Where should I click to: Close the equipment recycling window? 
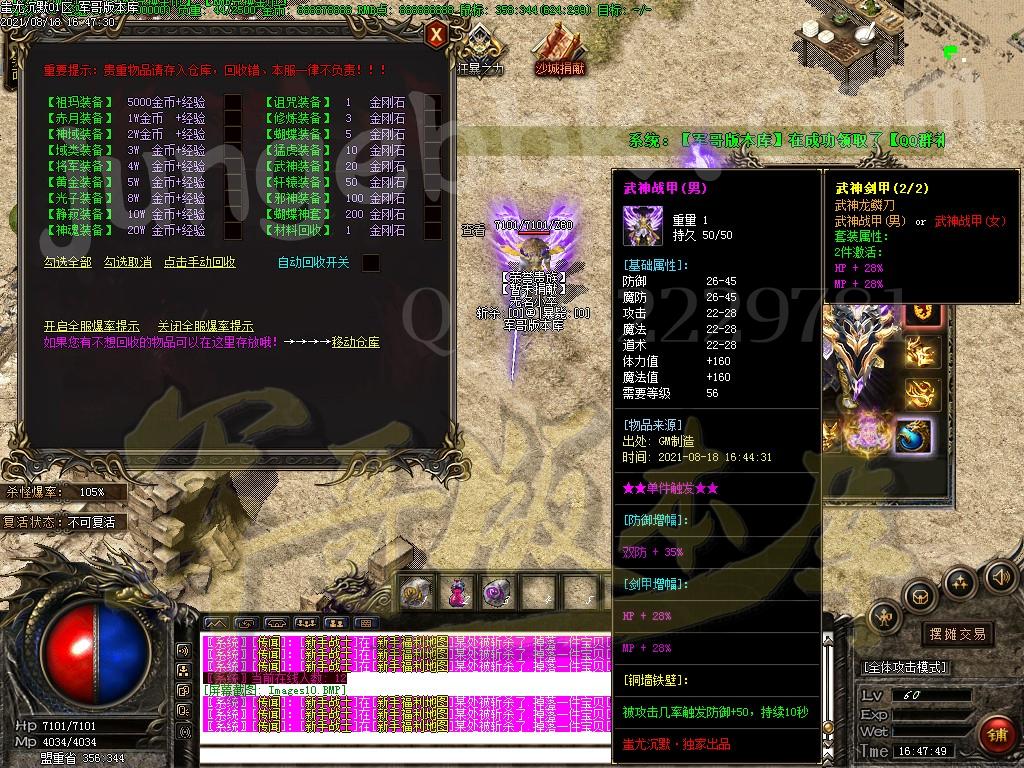point(436,36)
